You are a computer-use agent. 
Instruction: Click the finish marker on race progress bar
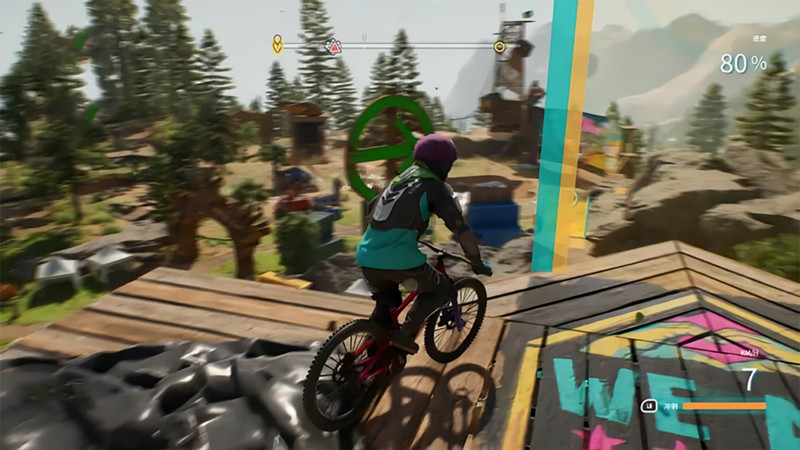pos(499,46)
